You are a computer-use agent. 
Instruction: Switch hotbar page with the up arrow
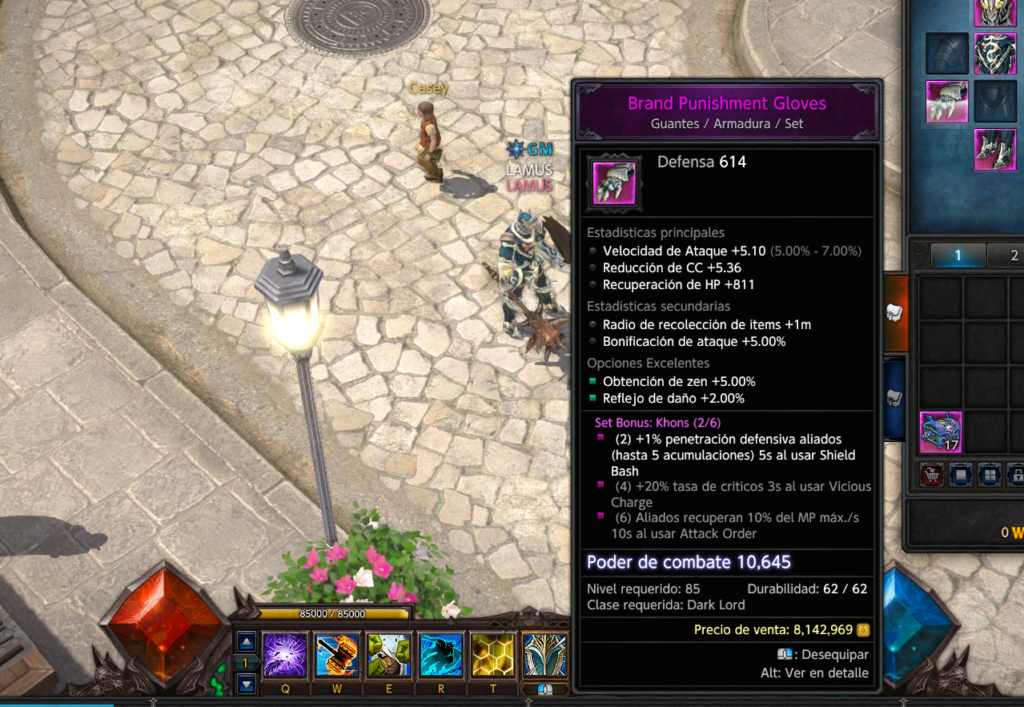point(246,641)
